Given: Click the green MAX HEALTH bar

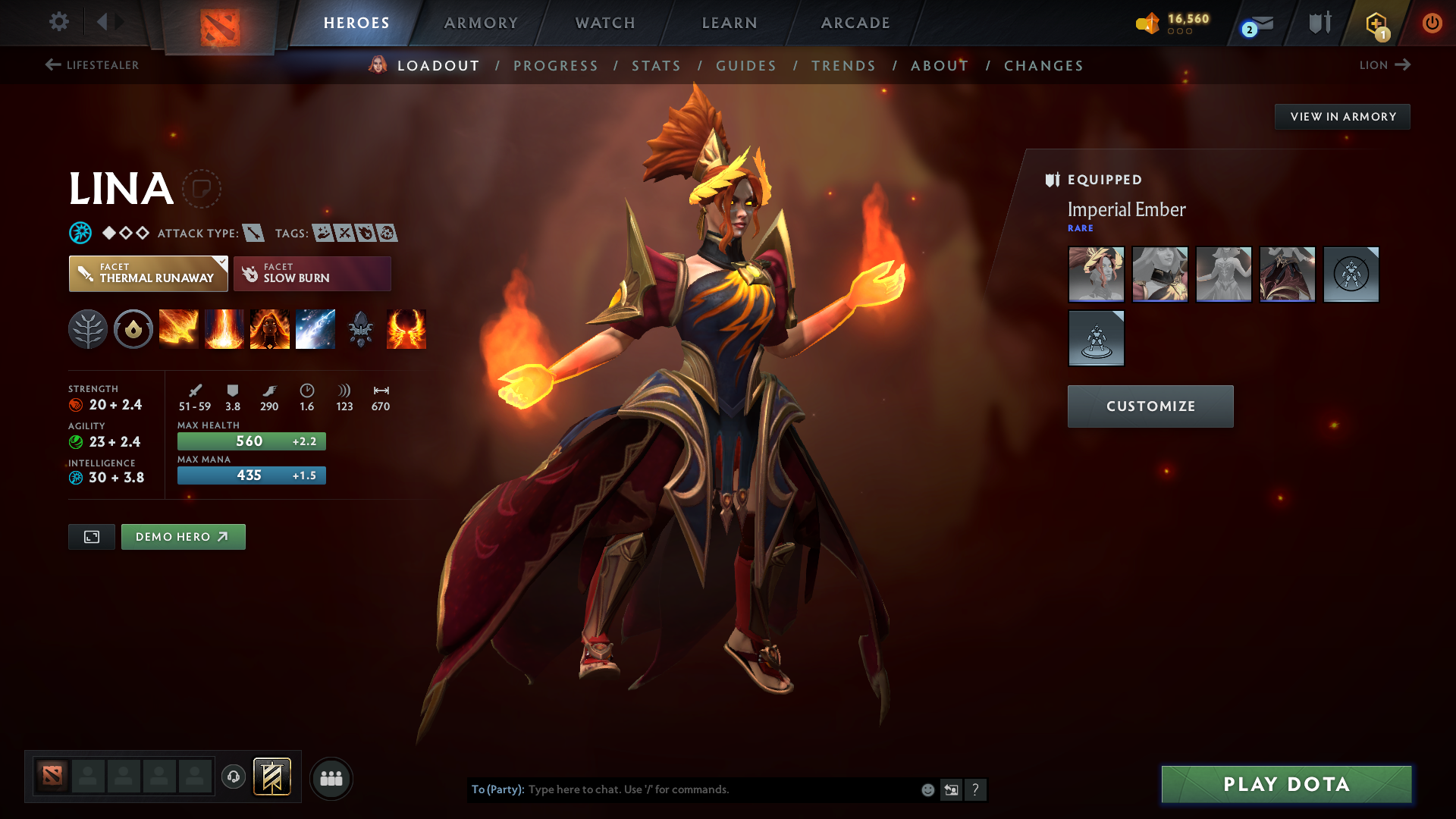Looking at the screenshot, I should [x=251, y=441].
